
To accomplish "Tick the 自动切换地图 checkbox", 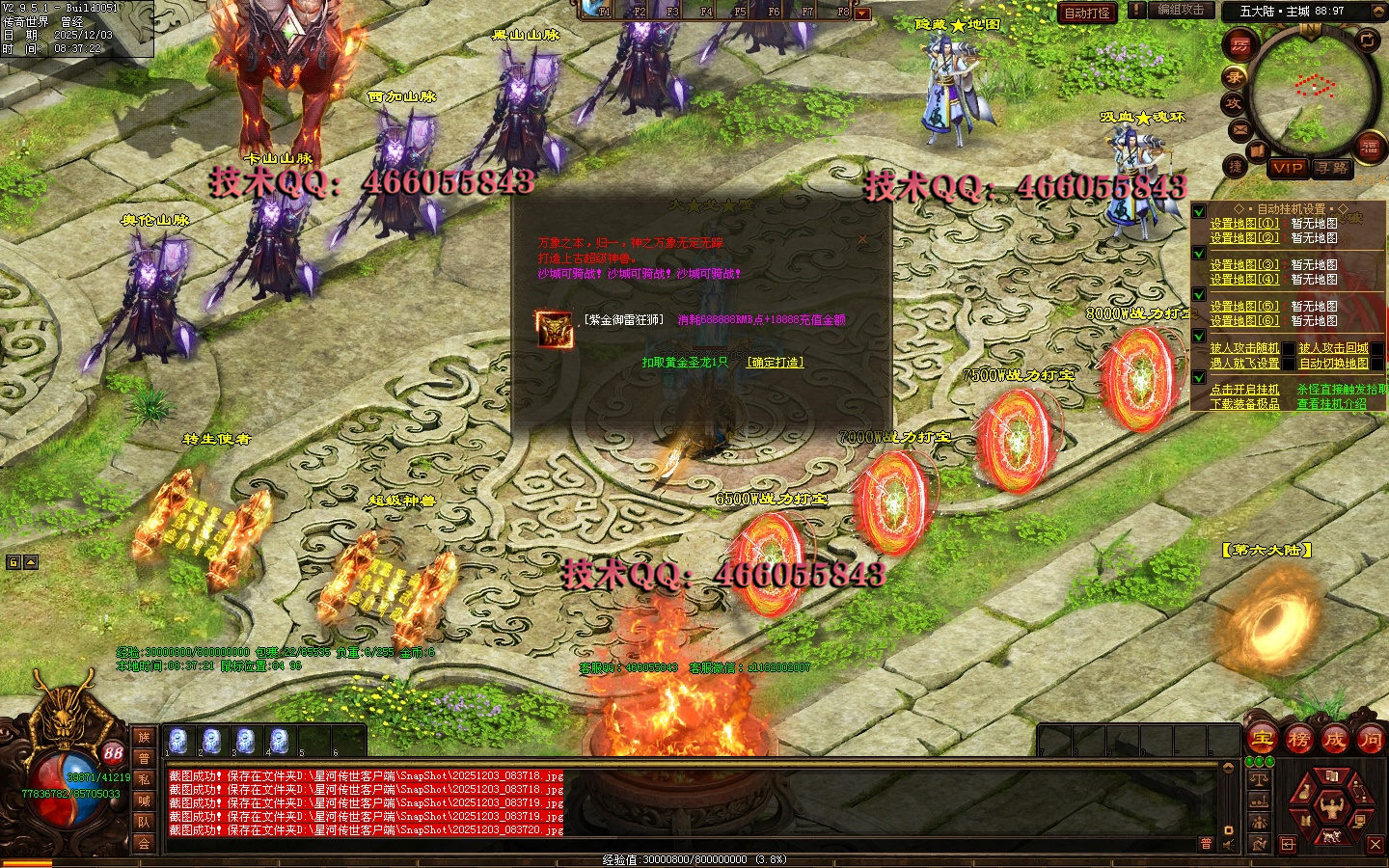I will coord(1377,364).
